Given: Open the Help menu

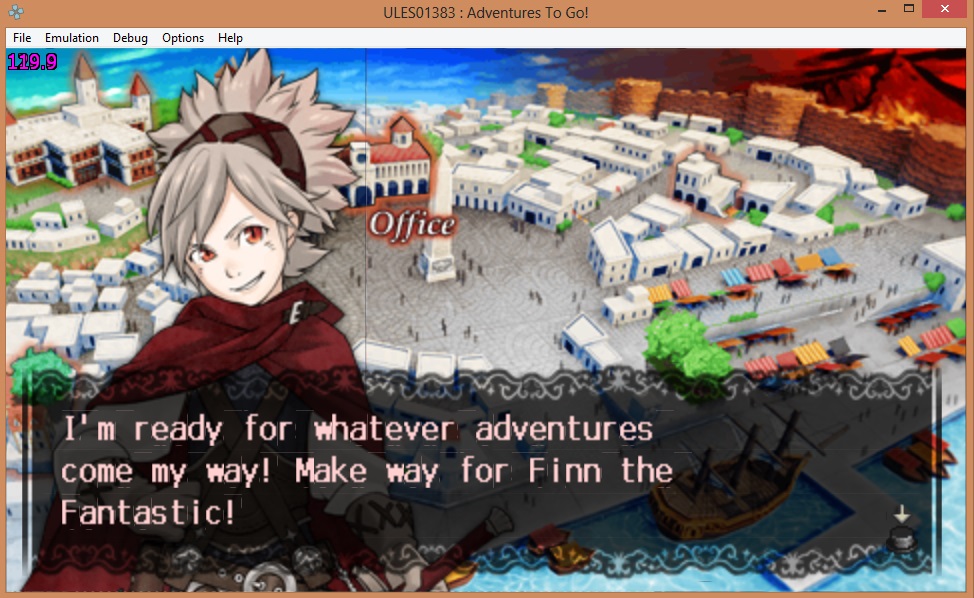Looking at the screenshot, I should click(x=230, y=38).
